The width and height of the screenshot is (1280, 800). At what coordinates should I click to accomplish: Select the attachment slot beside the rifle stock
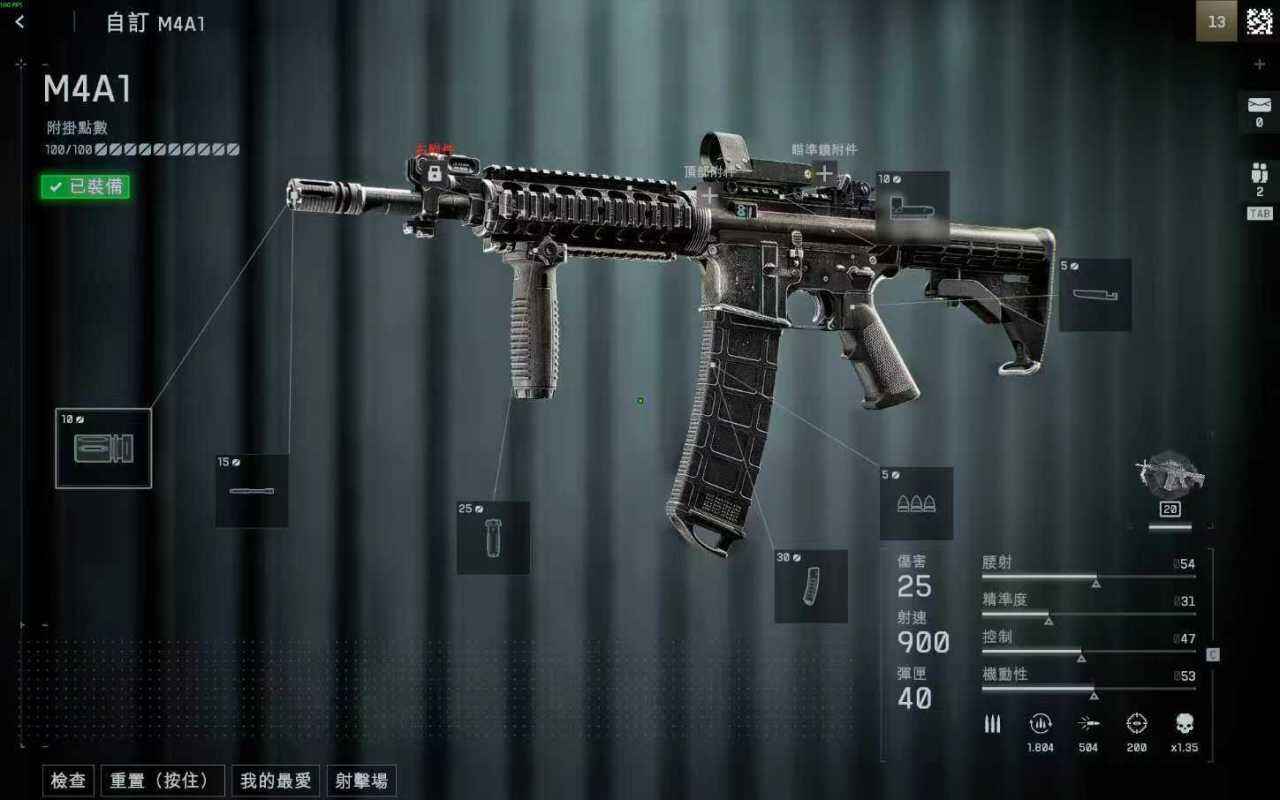coord(1095,295)
